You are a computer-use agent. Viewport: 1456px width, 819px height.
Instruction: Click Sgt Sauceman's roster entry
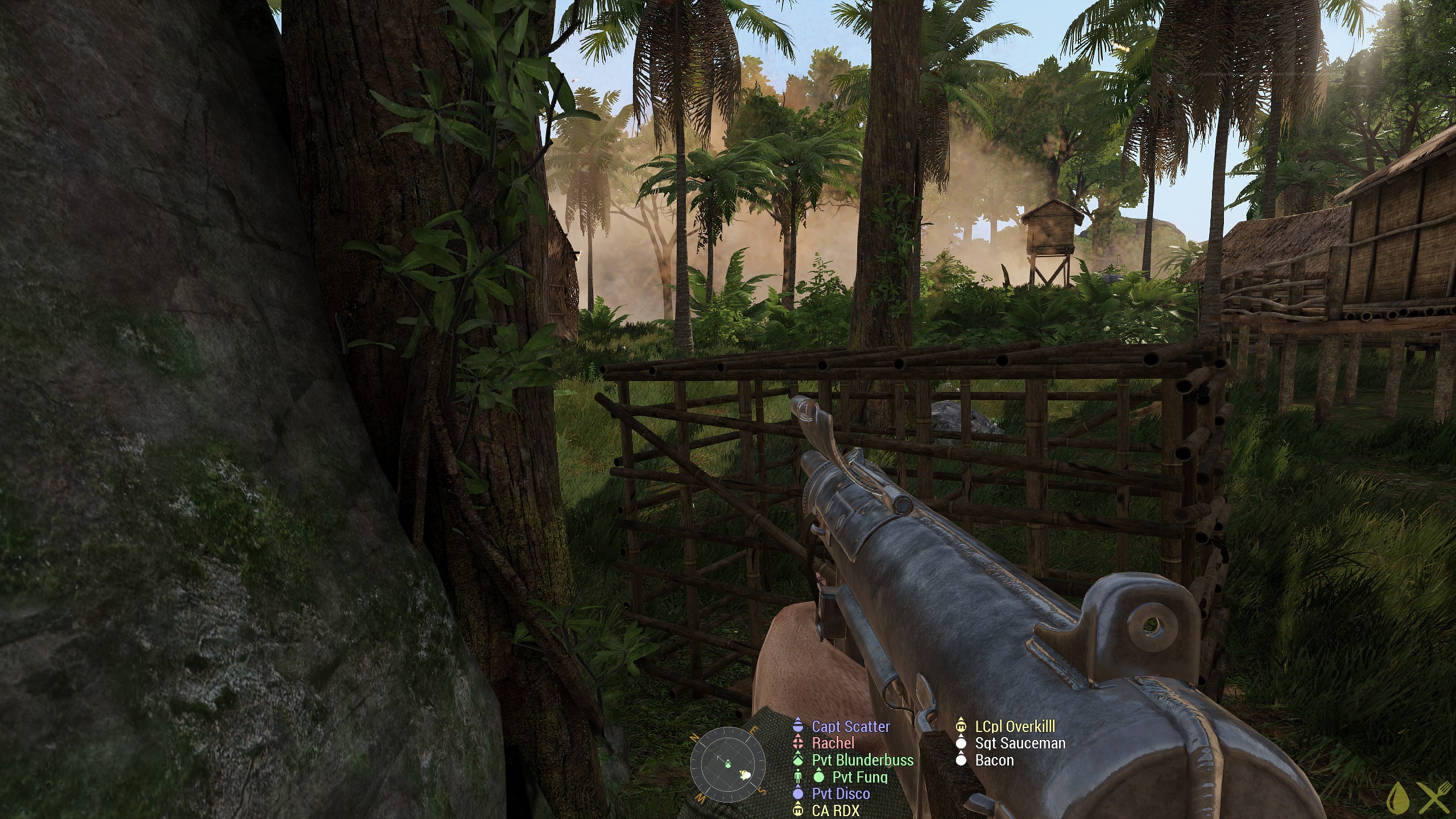point(1020,743)
